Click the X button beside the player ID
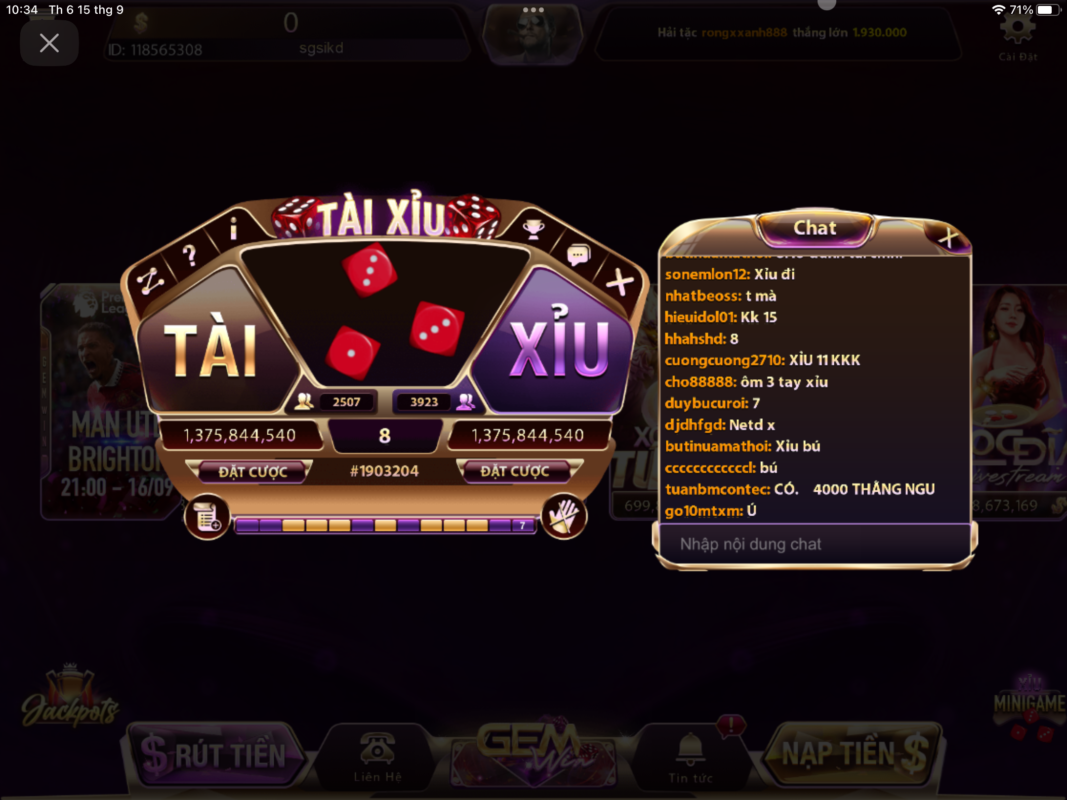Image resolution: width=1067 pixels, height=800 pixels. (49, 43)
